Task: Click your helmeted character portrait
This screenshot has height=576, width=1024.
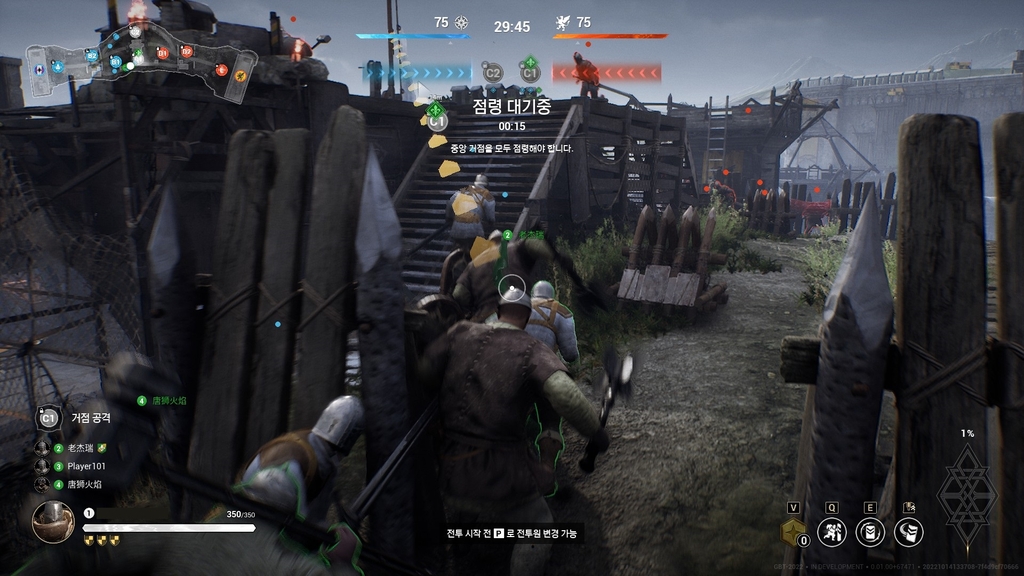Action: tap(52, 521)
